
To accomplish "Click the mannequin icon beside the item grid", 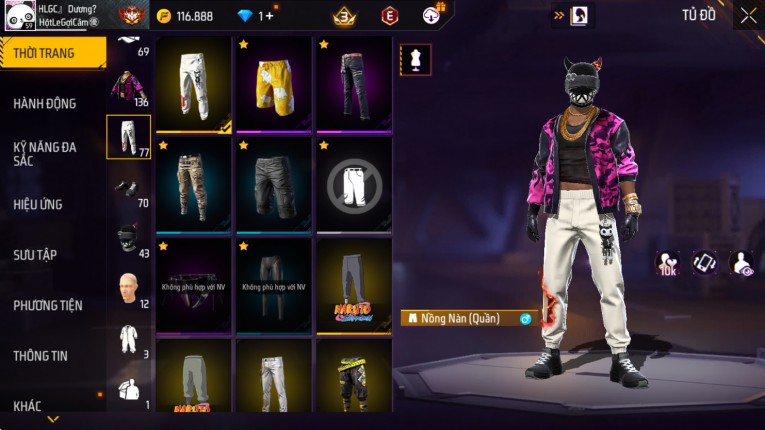I will pos(415,59).
